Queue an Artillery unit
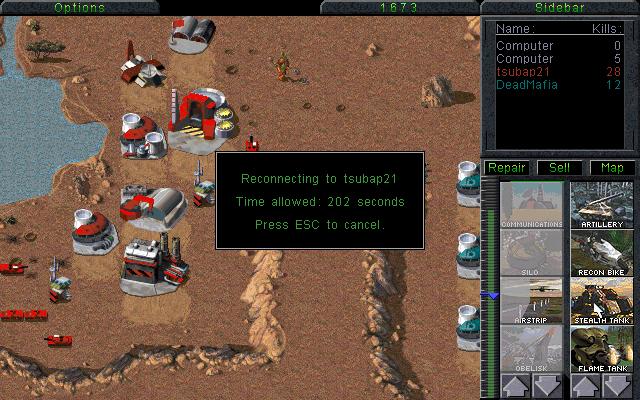 coord(602,204)
